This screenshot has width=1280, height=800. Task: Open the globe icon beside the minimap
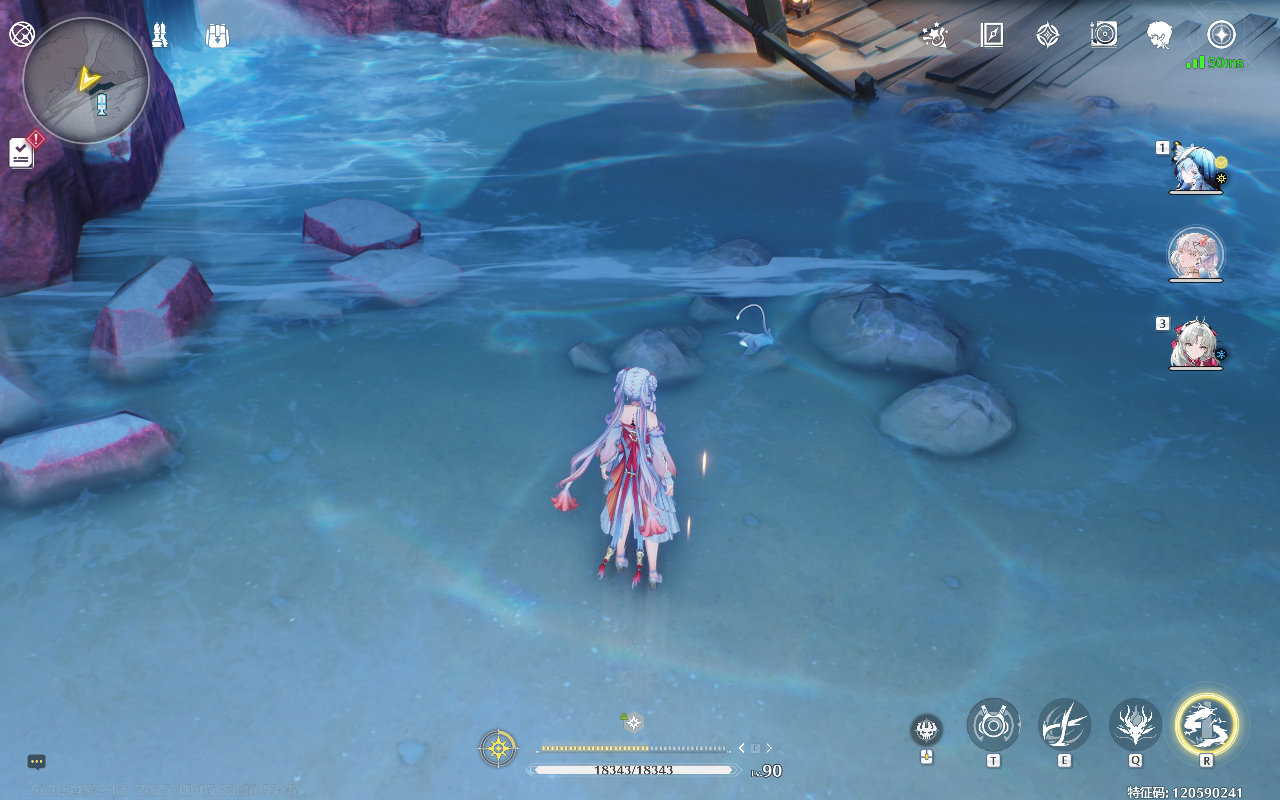coord(21,34)
